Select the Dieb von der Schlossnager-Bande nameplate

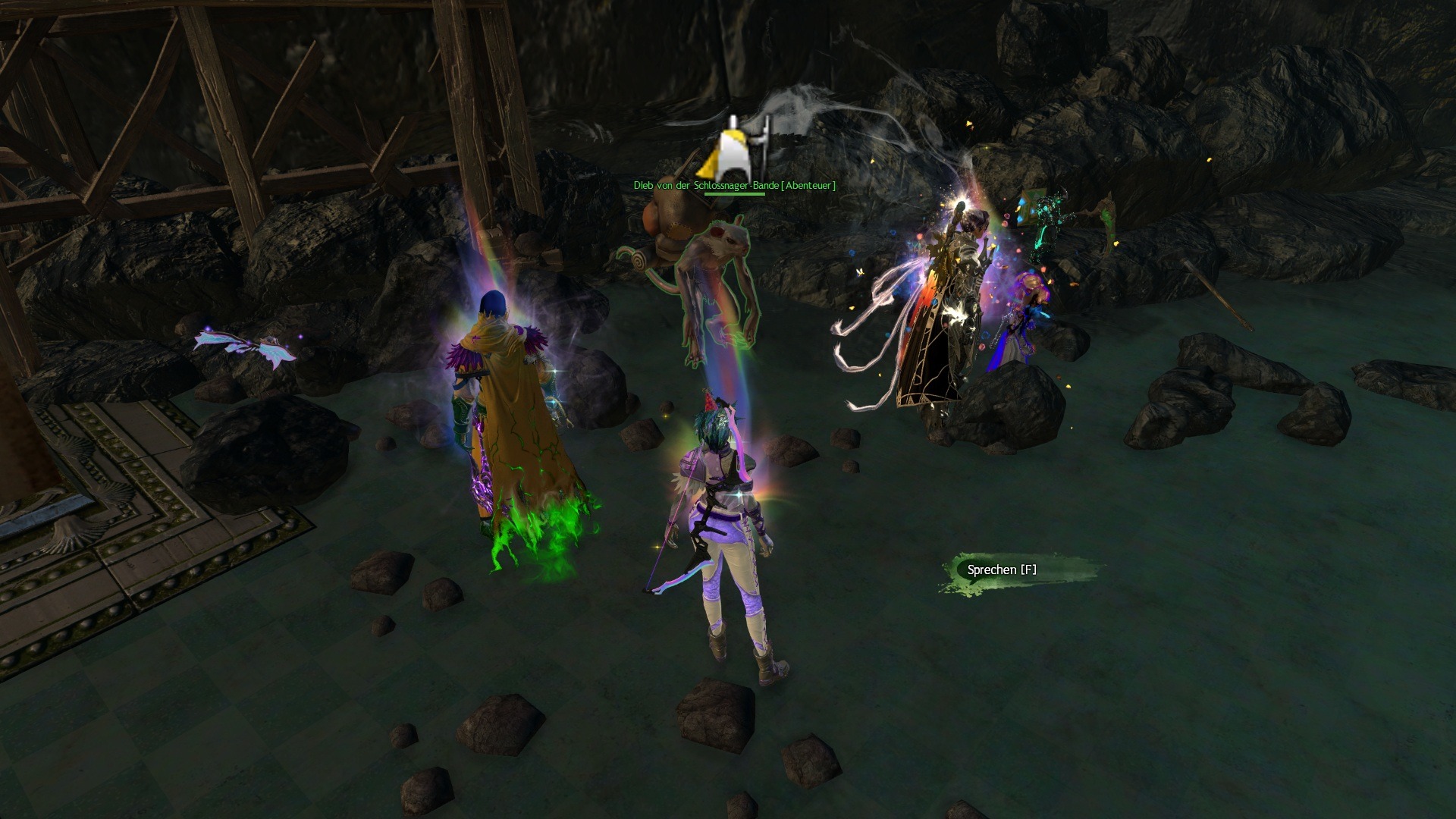(x=734, y=185)
